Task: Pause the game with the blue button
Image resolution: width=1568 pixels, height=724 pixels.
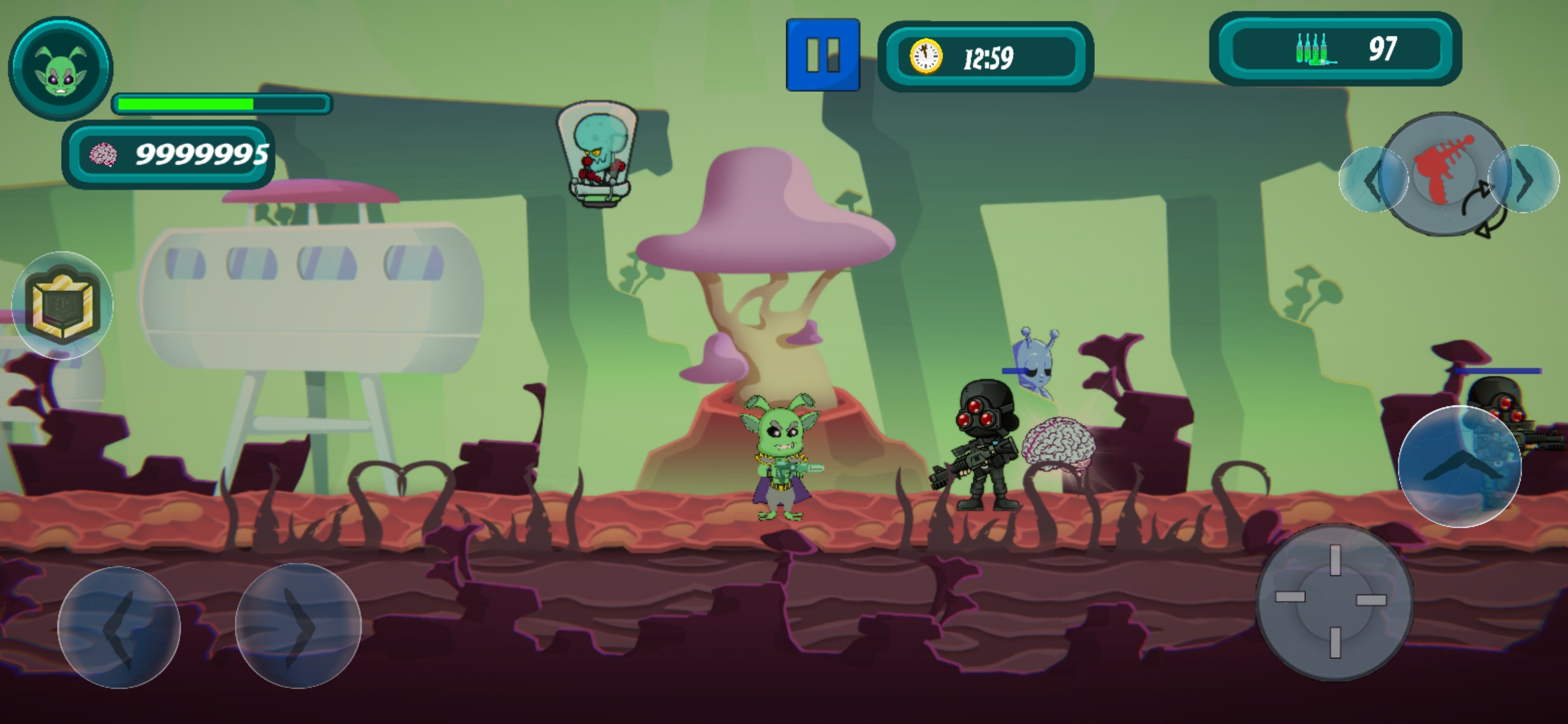Action: coord(823,55)
